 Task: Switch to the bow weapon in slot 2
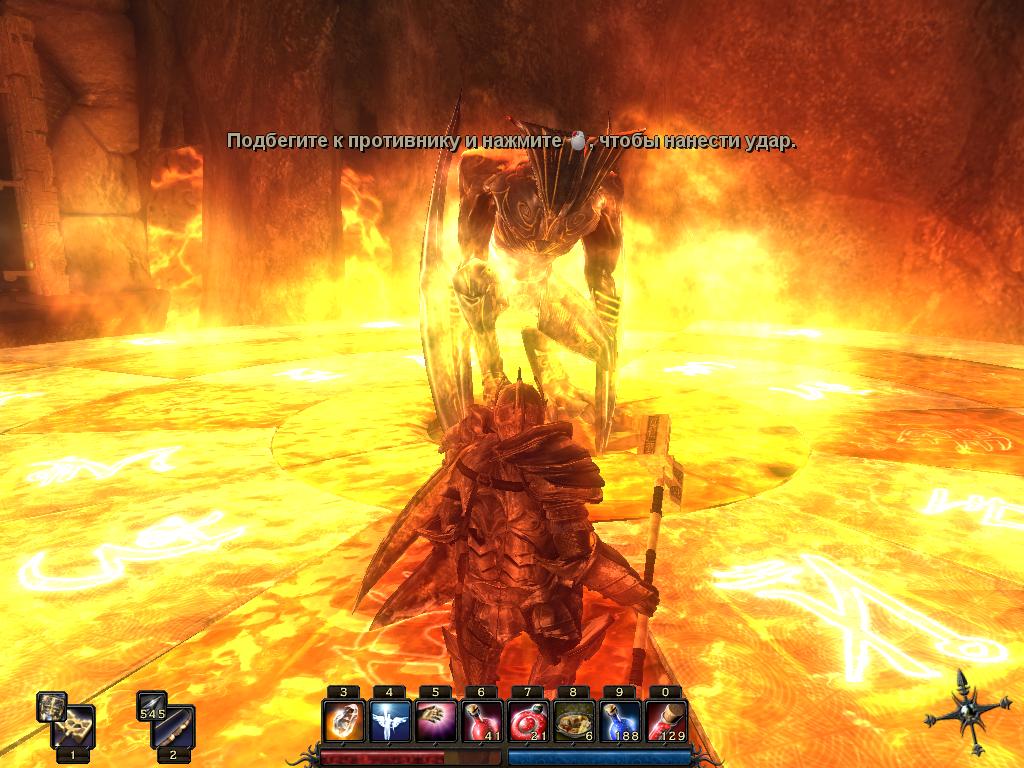pyautogui.click(x=176, y=728)
